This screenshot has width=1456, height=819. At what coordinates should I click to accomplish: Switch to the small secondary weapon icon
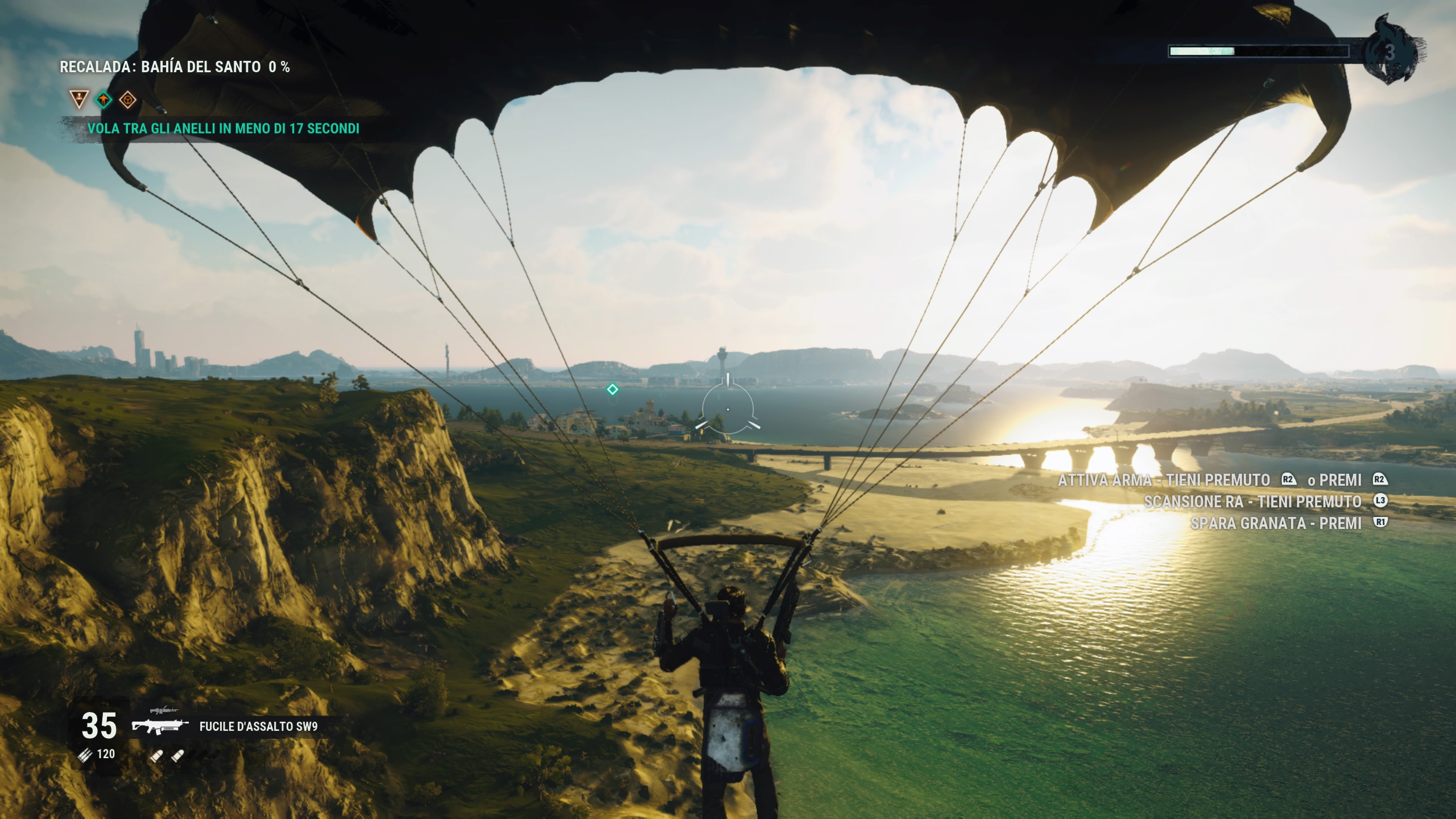click(x=164, y=710)
